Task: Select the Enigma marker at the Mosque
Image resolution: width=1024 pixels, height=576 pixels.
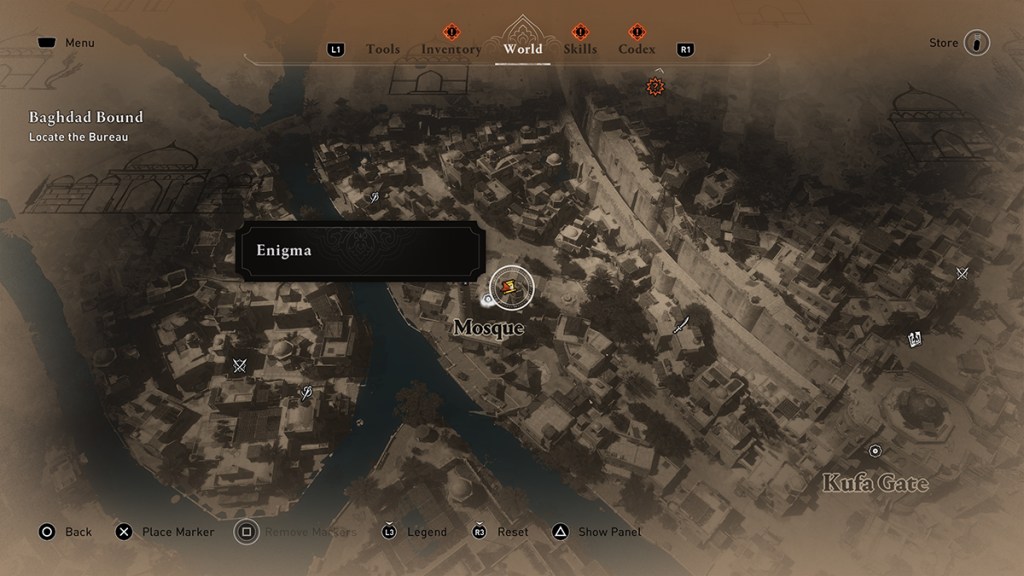Action: 511,287
